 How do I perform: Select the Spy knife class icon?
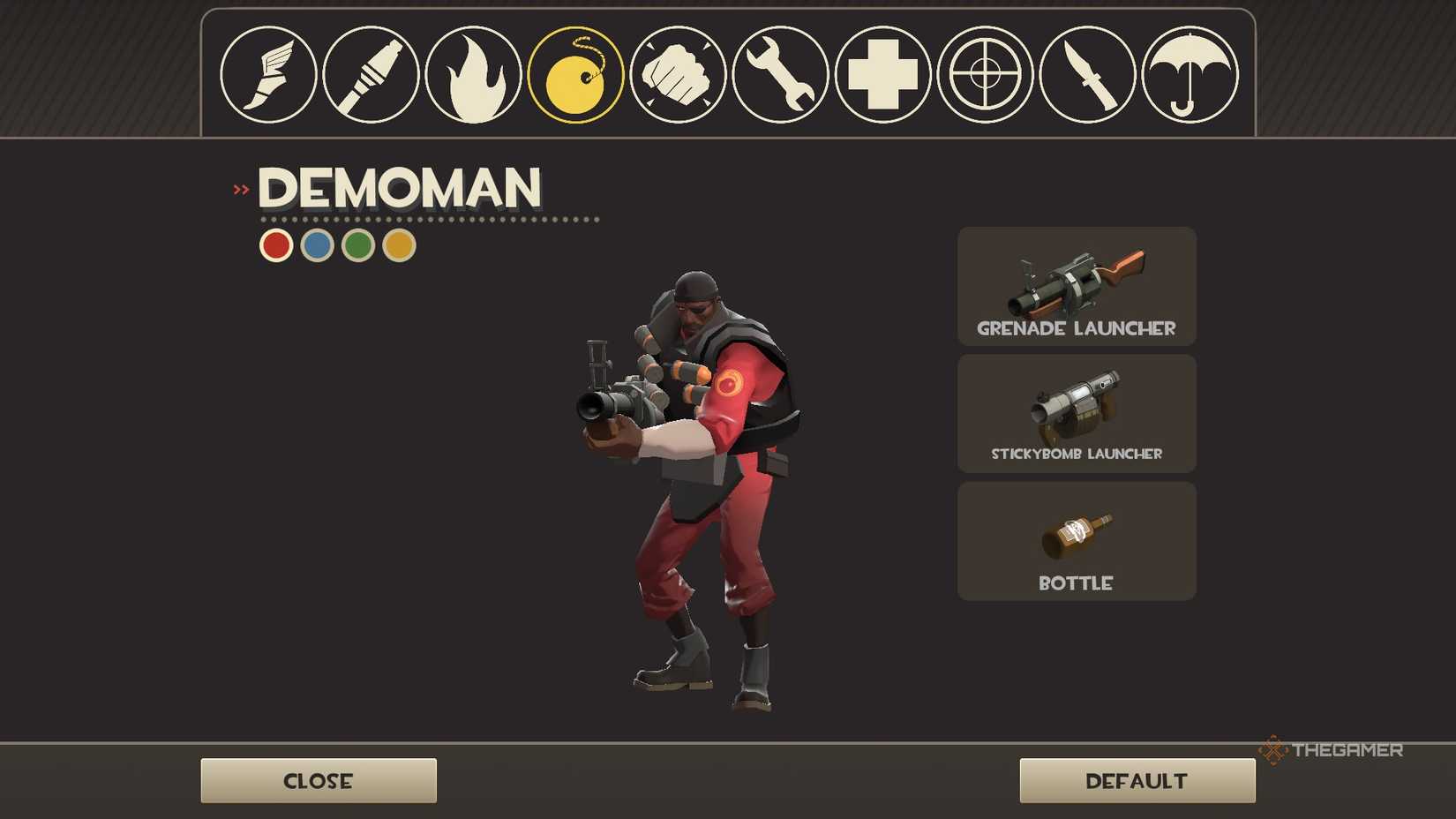coord(1087,75)
